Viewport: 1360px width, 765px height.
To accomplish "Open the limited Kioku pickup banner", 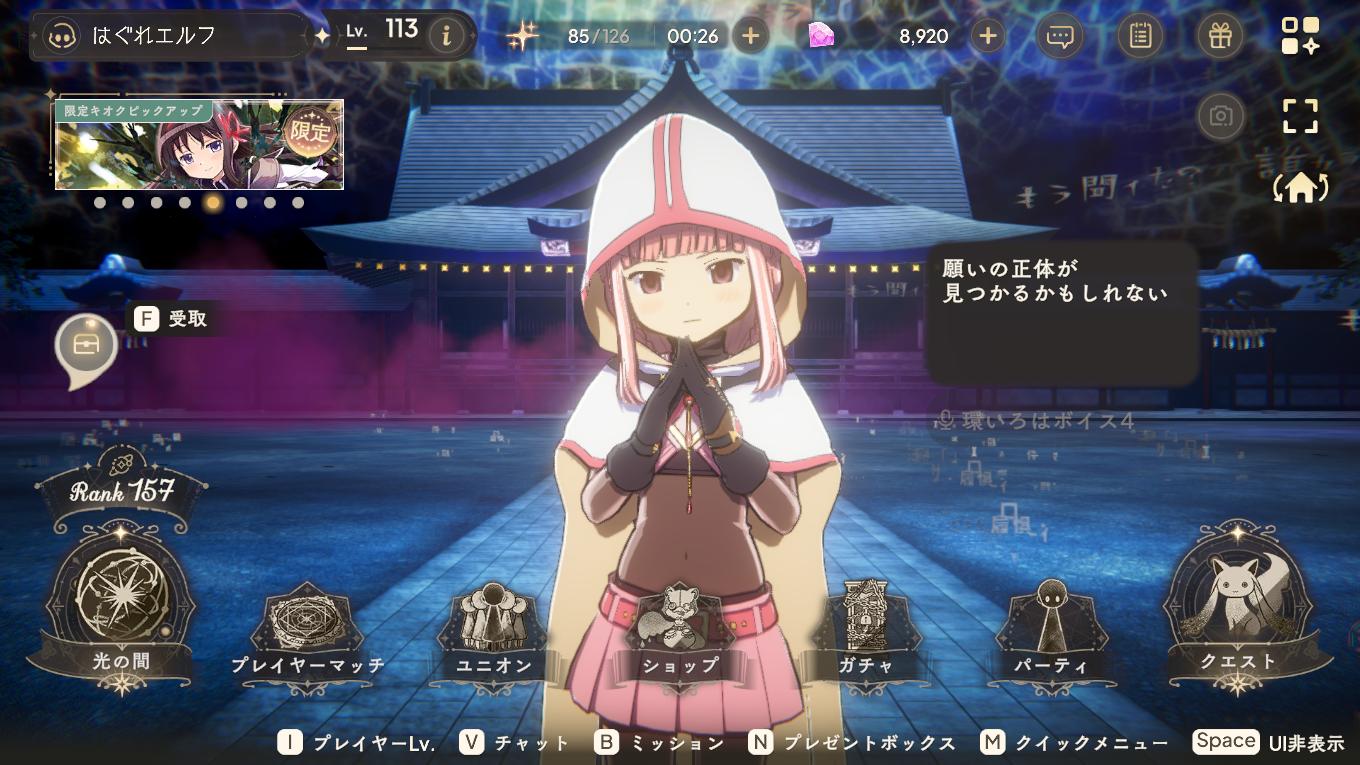I will [199, 145].
